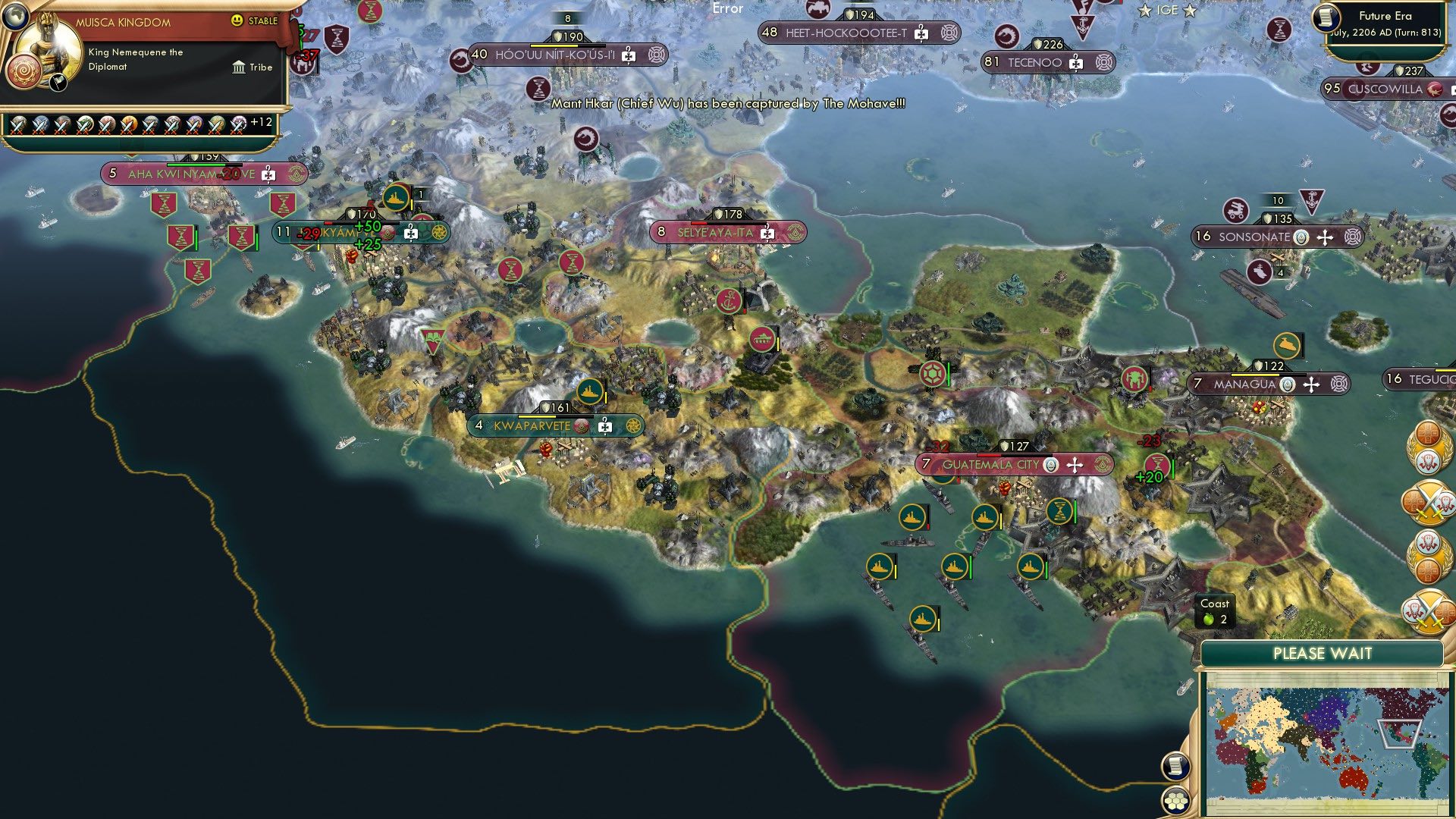Click the laurel-wreath diplomacy notification on right edge
This screenshot has height=819, width=1456.
tap(1428, 447)
